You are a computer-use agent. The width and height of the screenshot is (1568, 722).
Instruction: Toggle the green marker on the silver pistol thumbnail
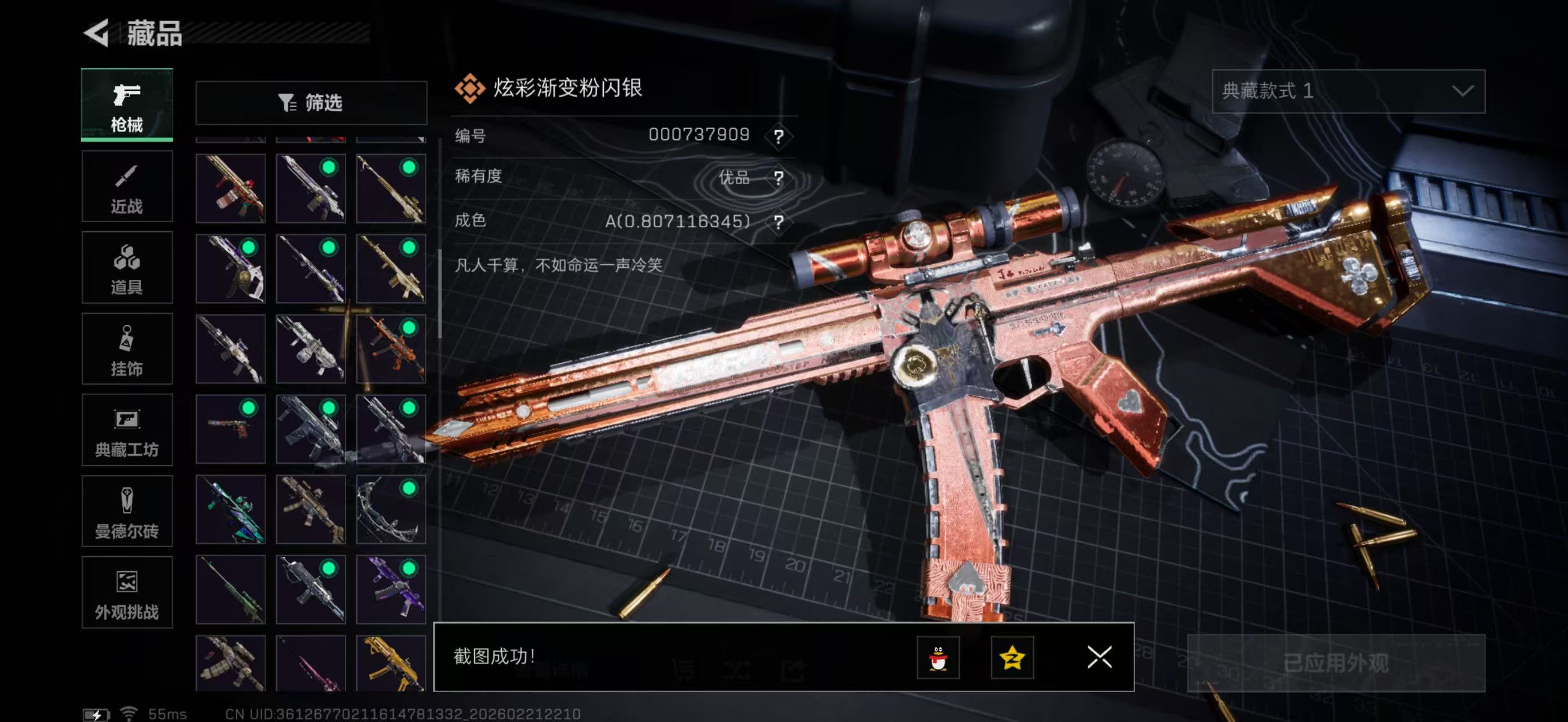click(248, 409)
